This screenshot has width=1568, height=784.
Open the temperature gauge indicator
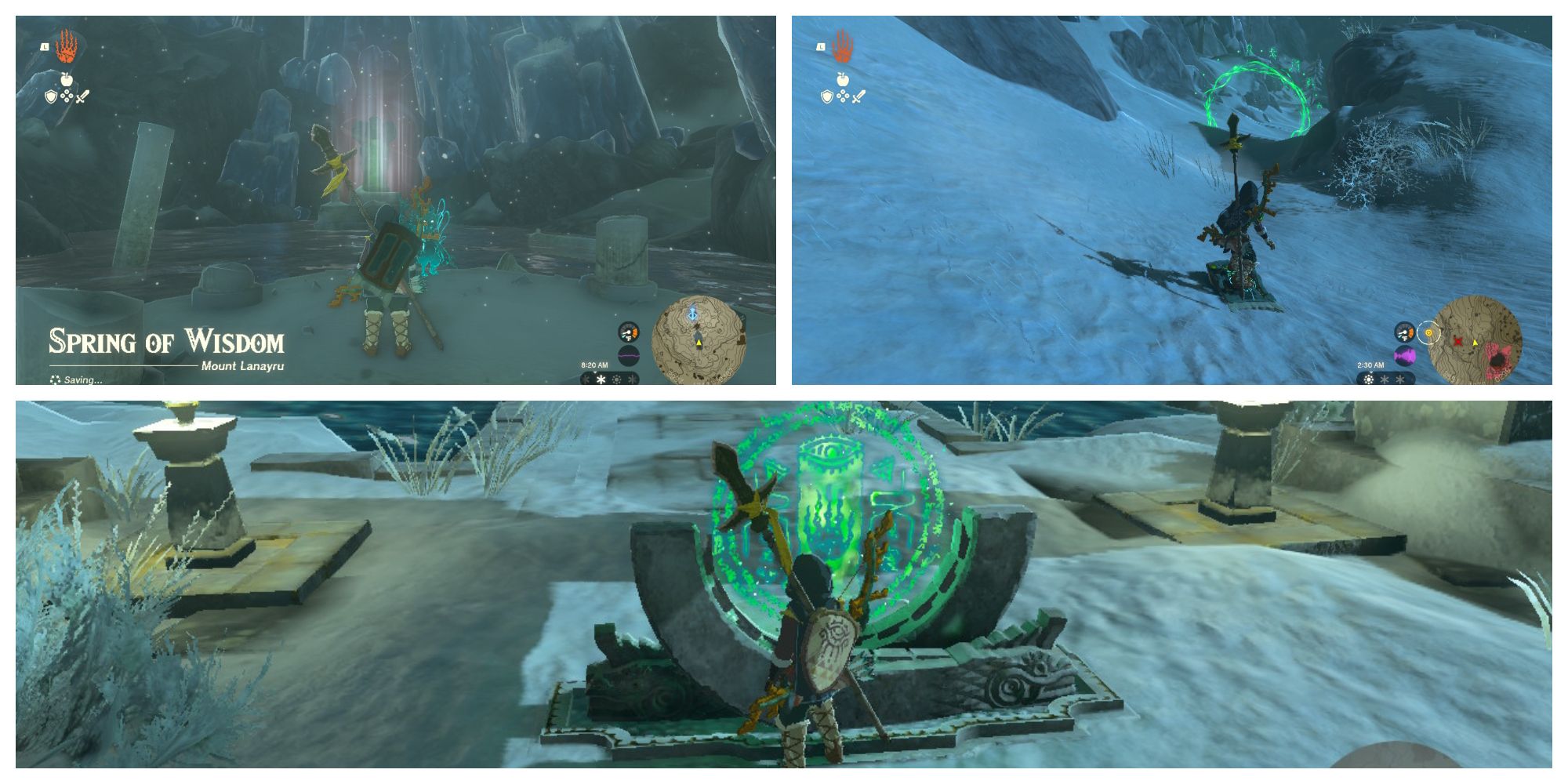pyautogui.click(x=630, y=332)
